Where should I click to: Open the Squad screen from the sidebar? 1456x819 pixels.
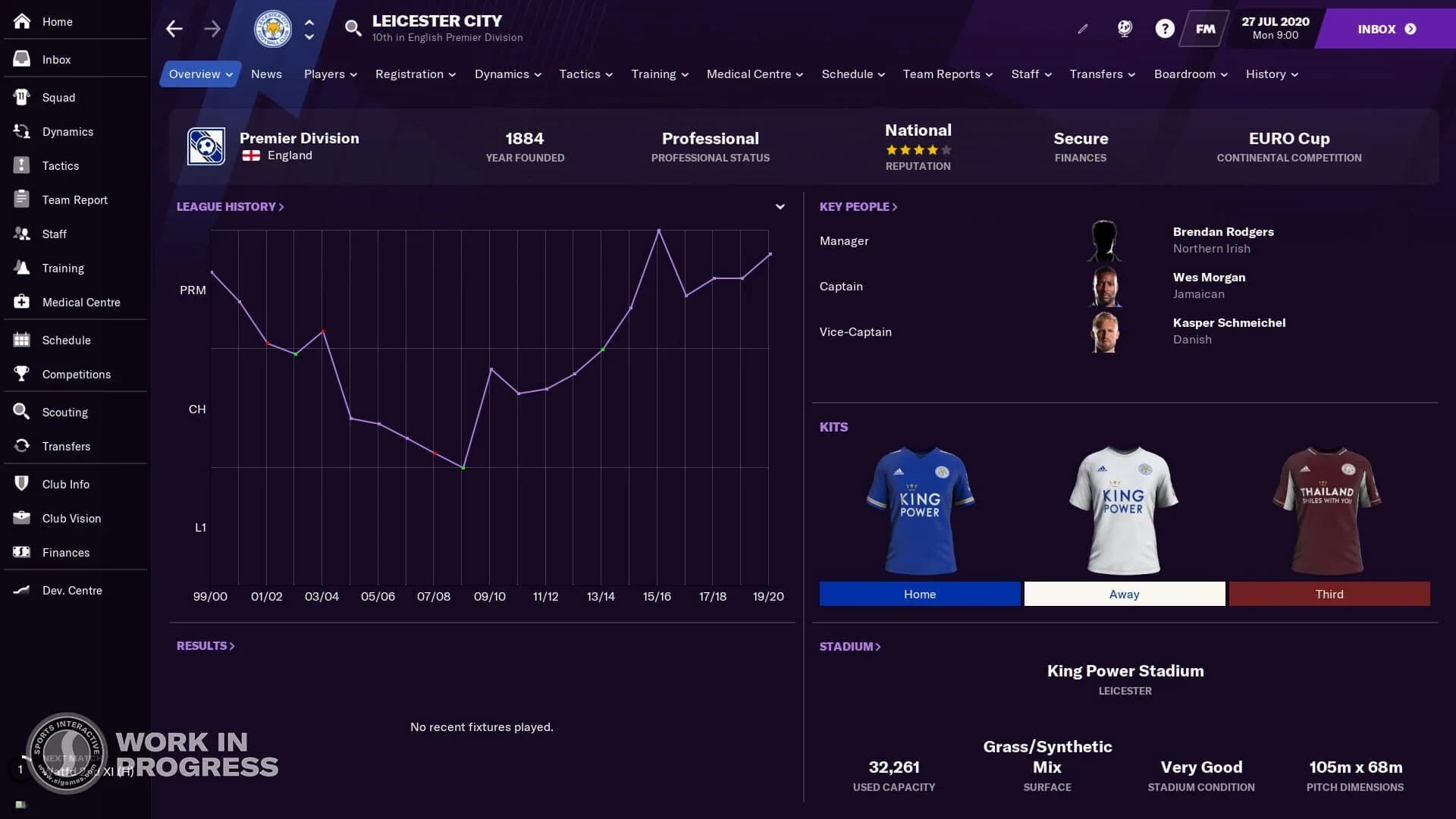pos(58,97)
